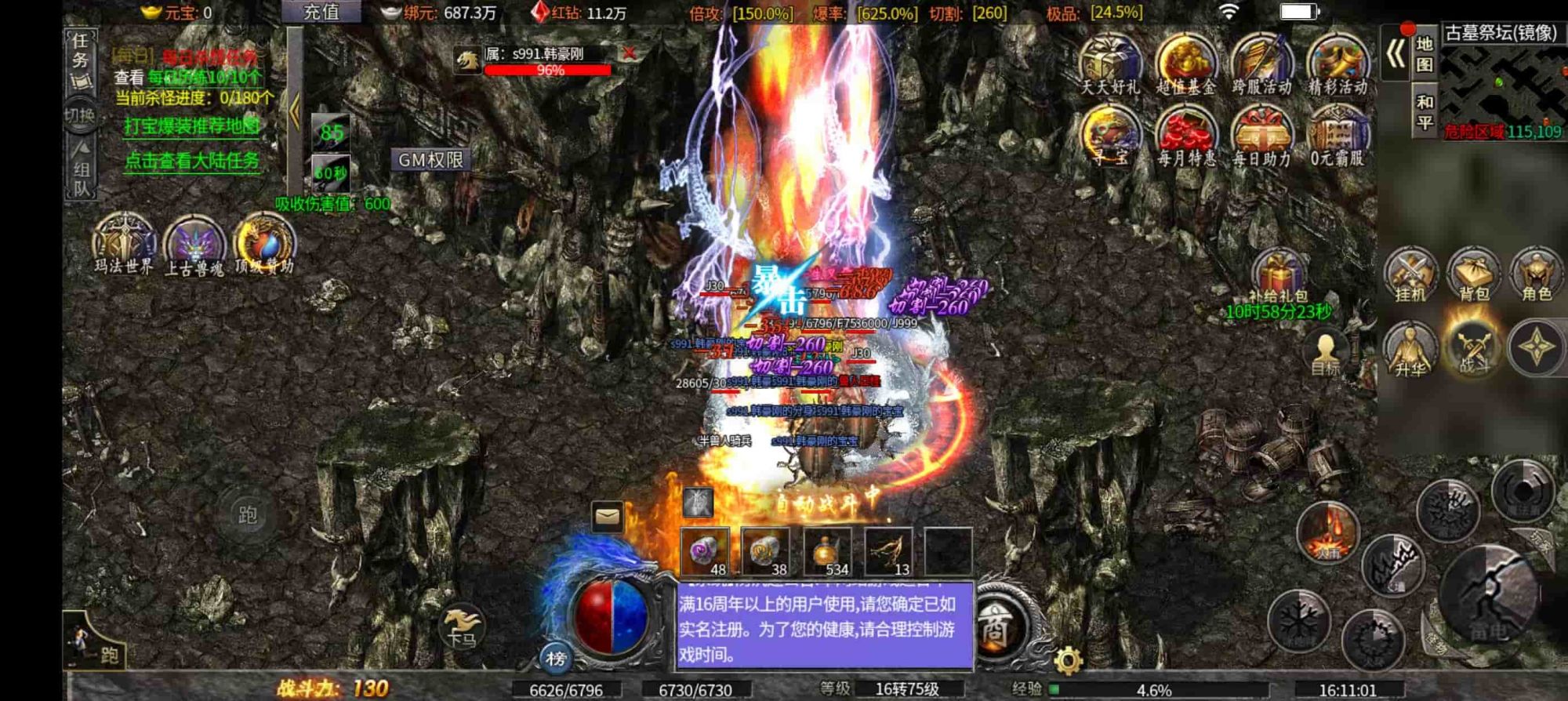Open the 跨服活动 cross-server event icon
The image size is (1568, 701).
coord(1261,63)
